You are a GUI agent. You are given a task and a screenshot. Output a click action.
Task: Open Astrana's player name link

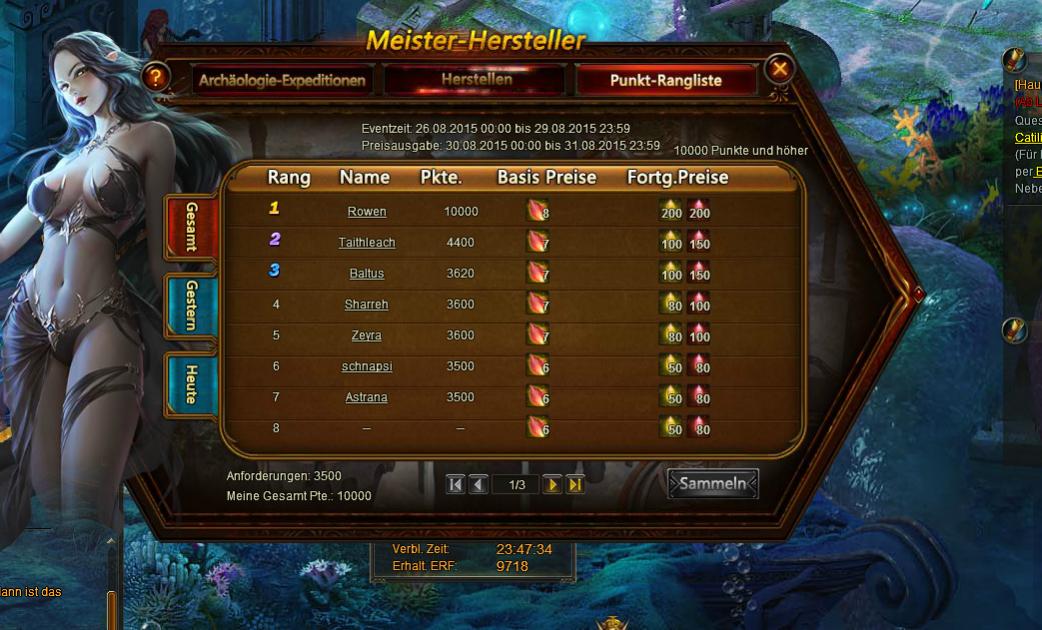tap(367, 398)
